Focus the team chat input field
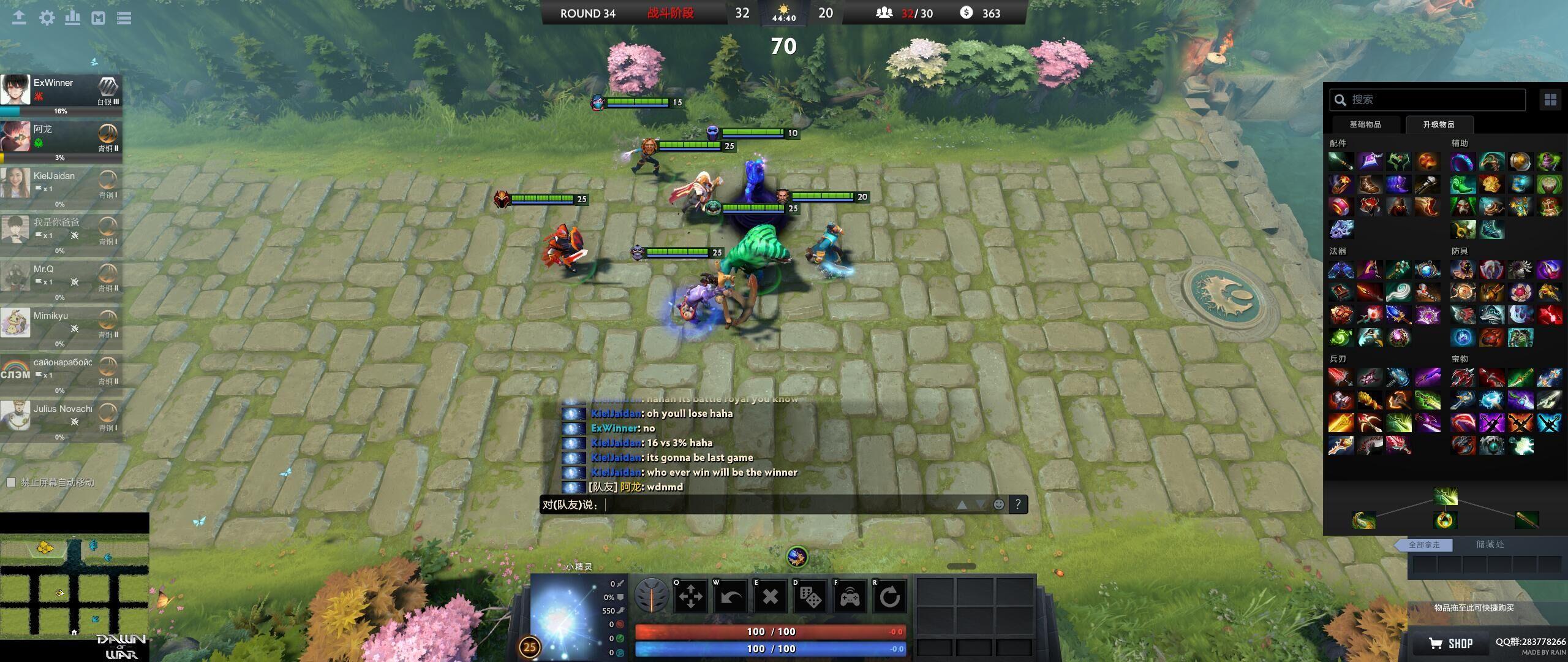This screenshot has height=662, width=1568. coord(778,504)
